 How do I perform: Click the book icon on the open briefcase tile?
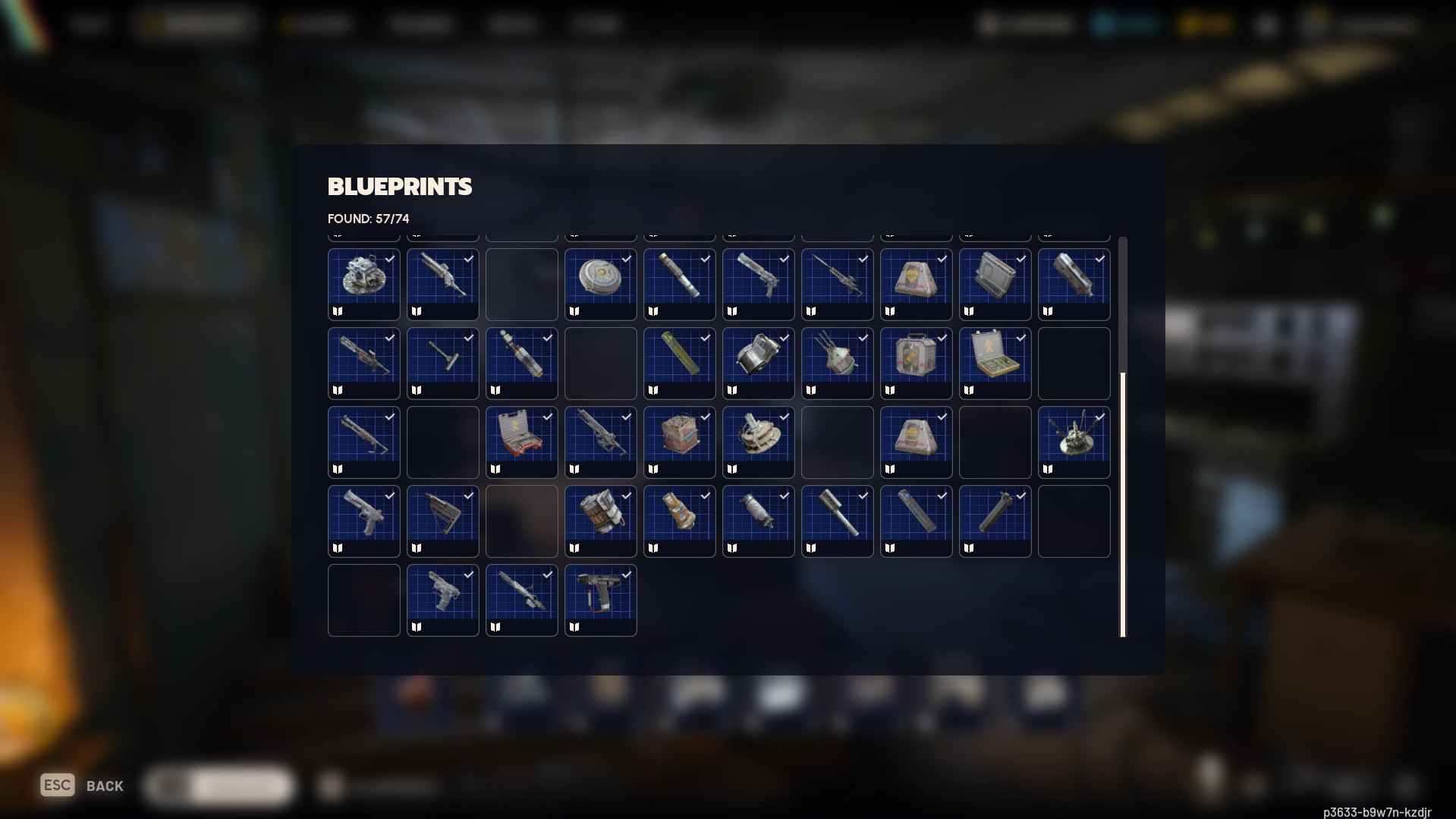coord(970,389)
